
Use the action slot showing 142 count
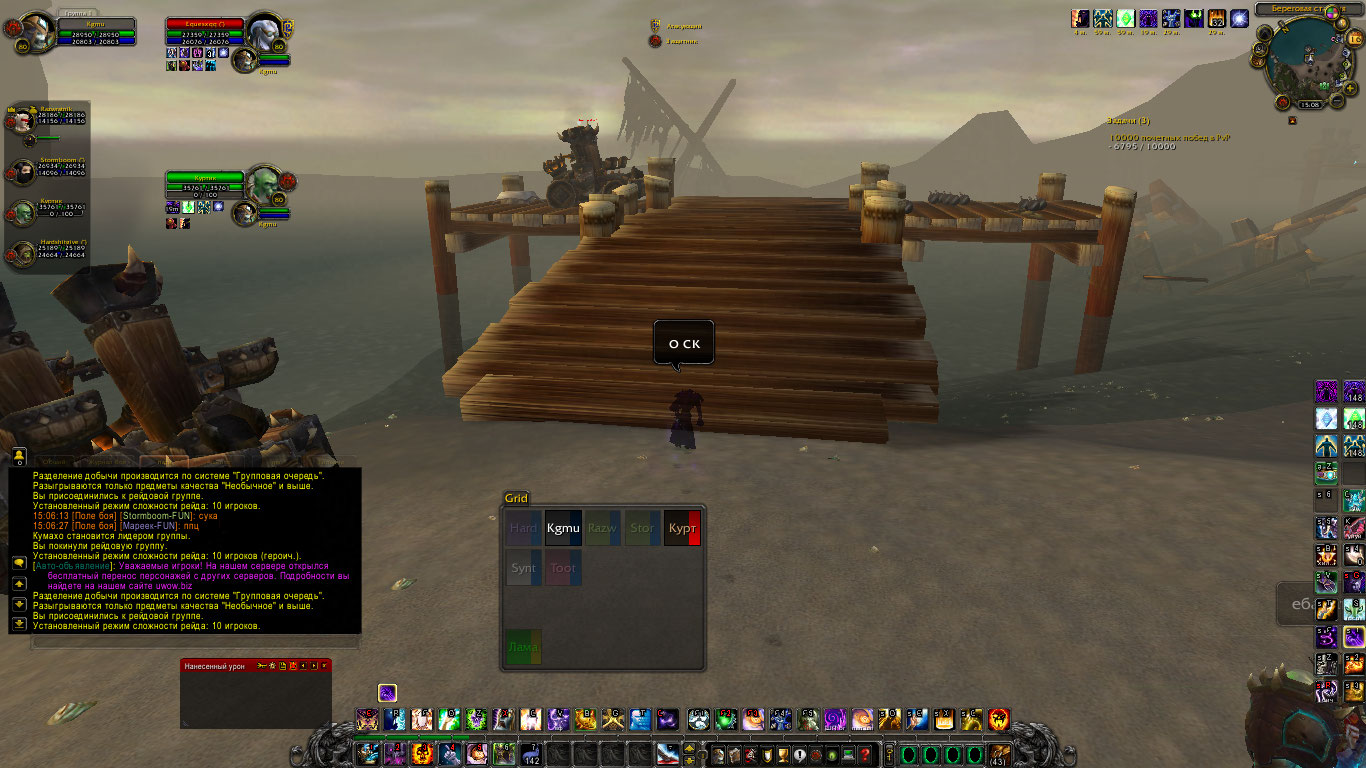click(x=530, y=753)
